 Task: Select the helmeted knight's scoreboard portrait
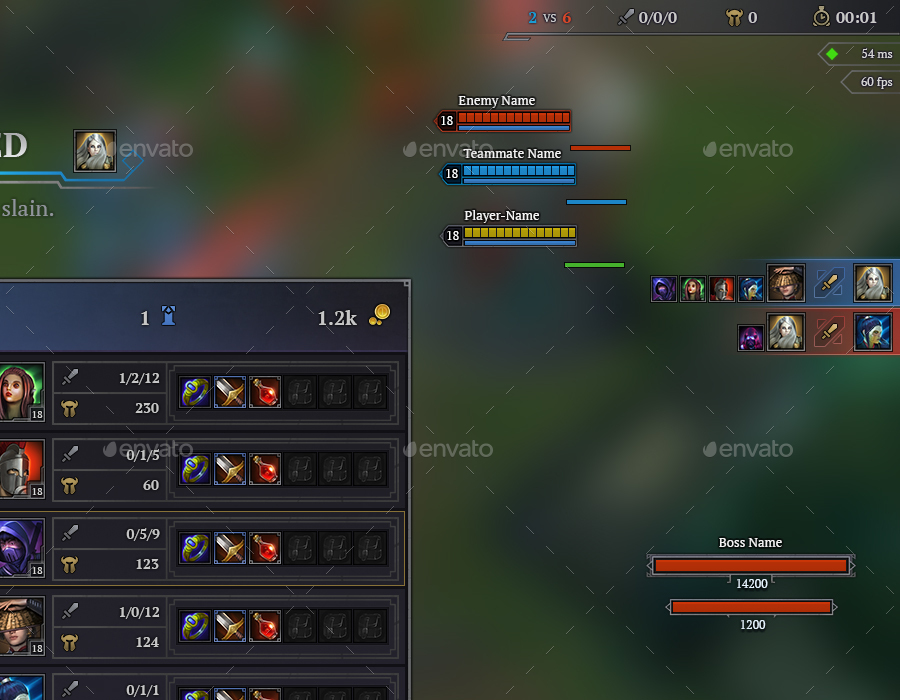click(20, 470)
